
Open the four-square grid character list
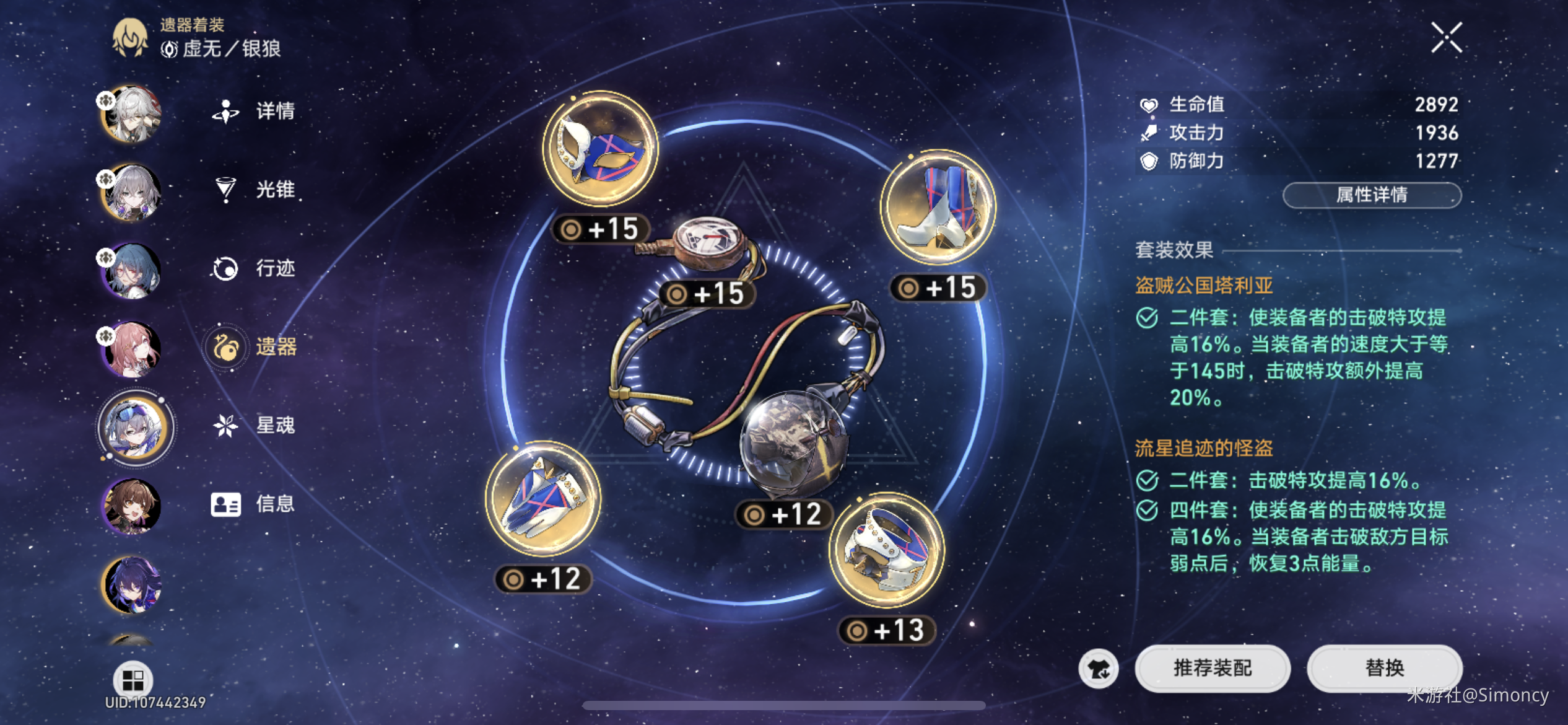tap(133, 680)
